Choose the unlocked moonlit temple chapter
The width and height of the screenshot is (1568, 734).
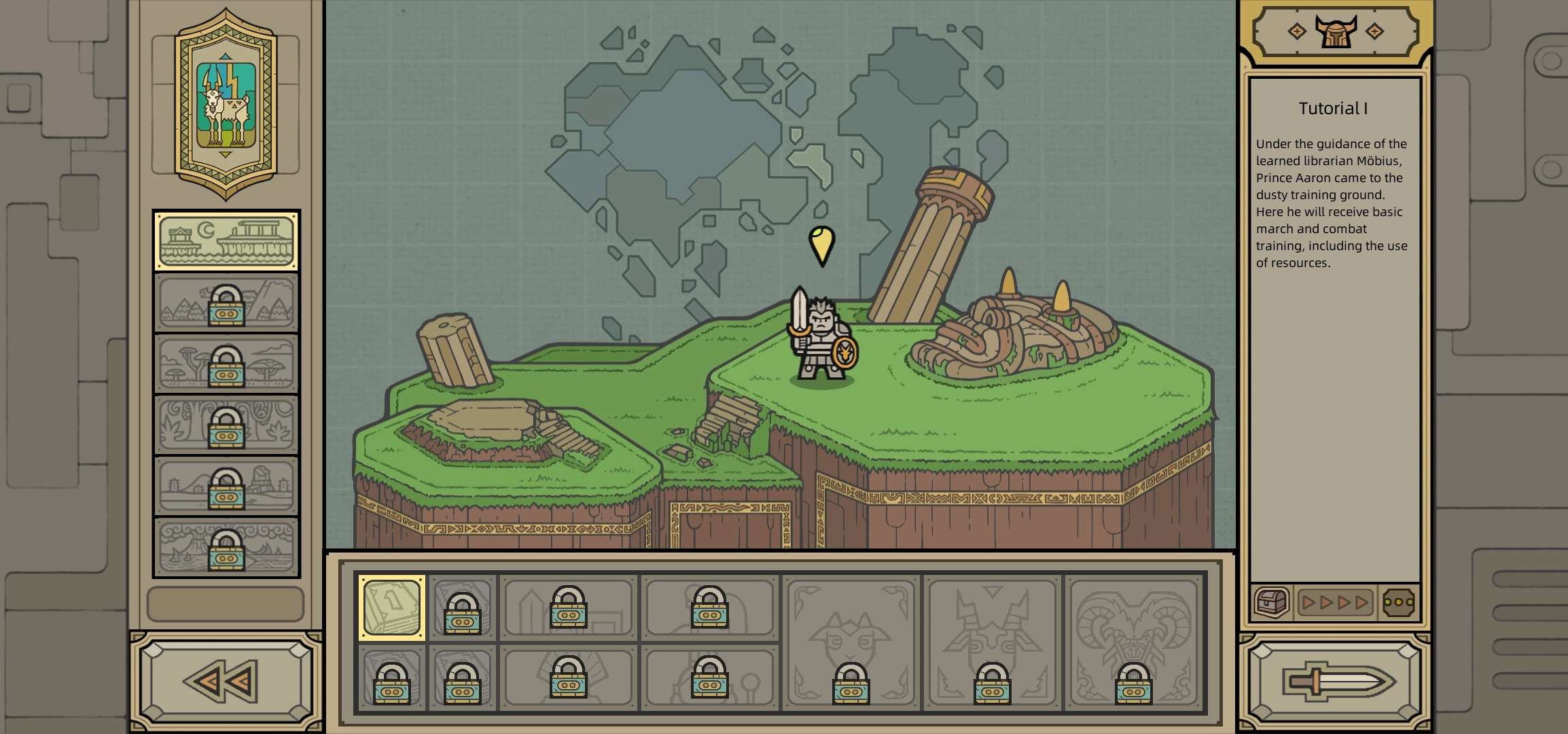(226, 241)
